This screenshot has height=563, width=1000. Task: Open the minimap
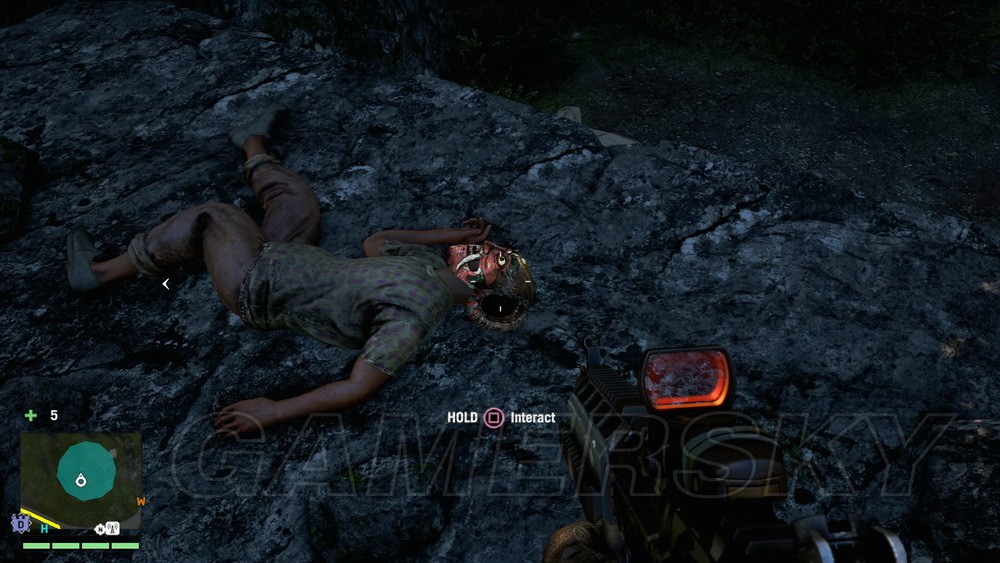[81, 481]
